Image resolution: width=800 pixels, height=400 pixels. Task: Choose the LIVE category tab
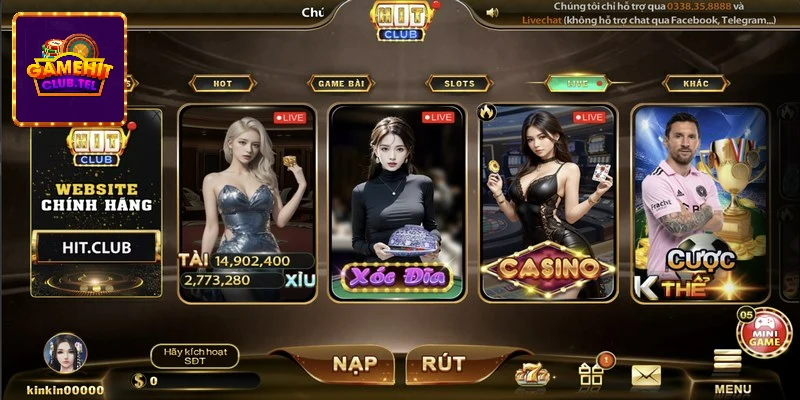(577, 84)
